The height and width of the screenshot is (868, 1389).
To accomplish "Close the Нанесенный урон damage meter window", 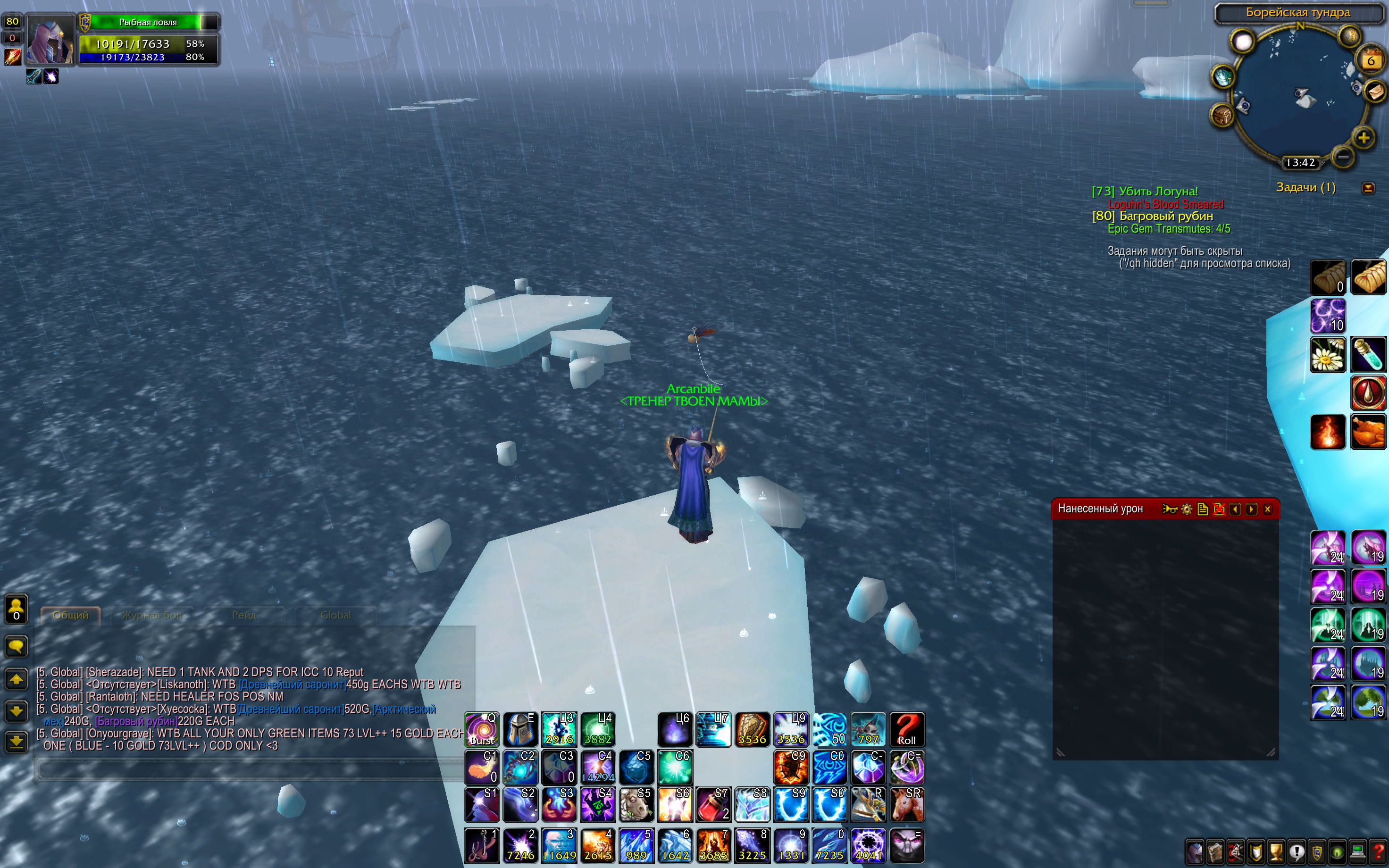I will 1267,509.
